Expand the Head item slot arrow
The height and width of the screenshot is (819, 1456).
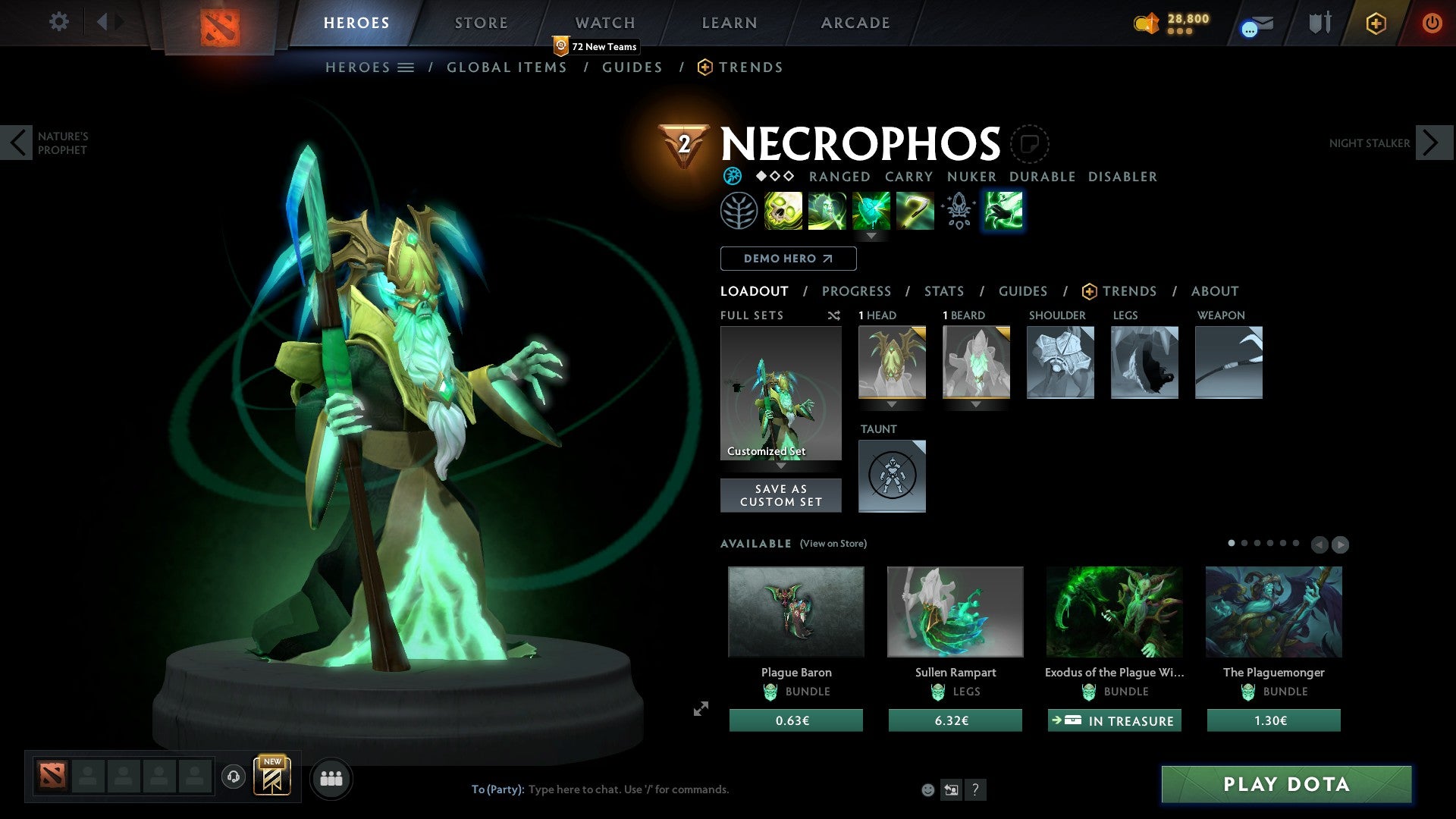892,404
